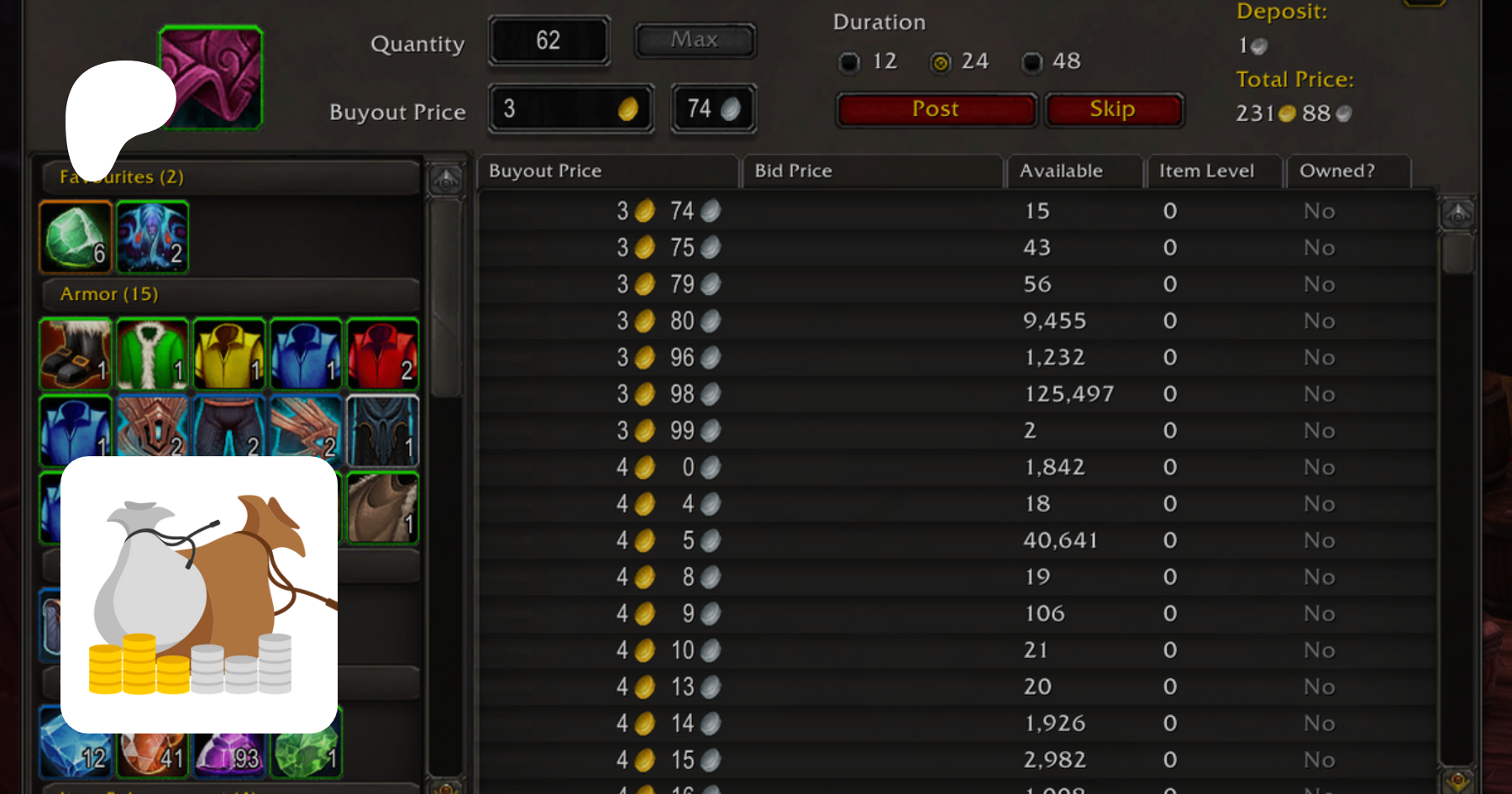Sort by the Bid Price header
This screenshot has height=794, width=1512.
pos(872,171)
